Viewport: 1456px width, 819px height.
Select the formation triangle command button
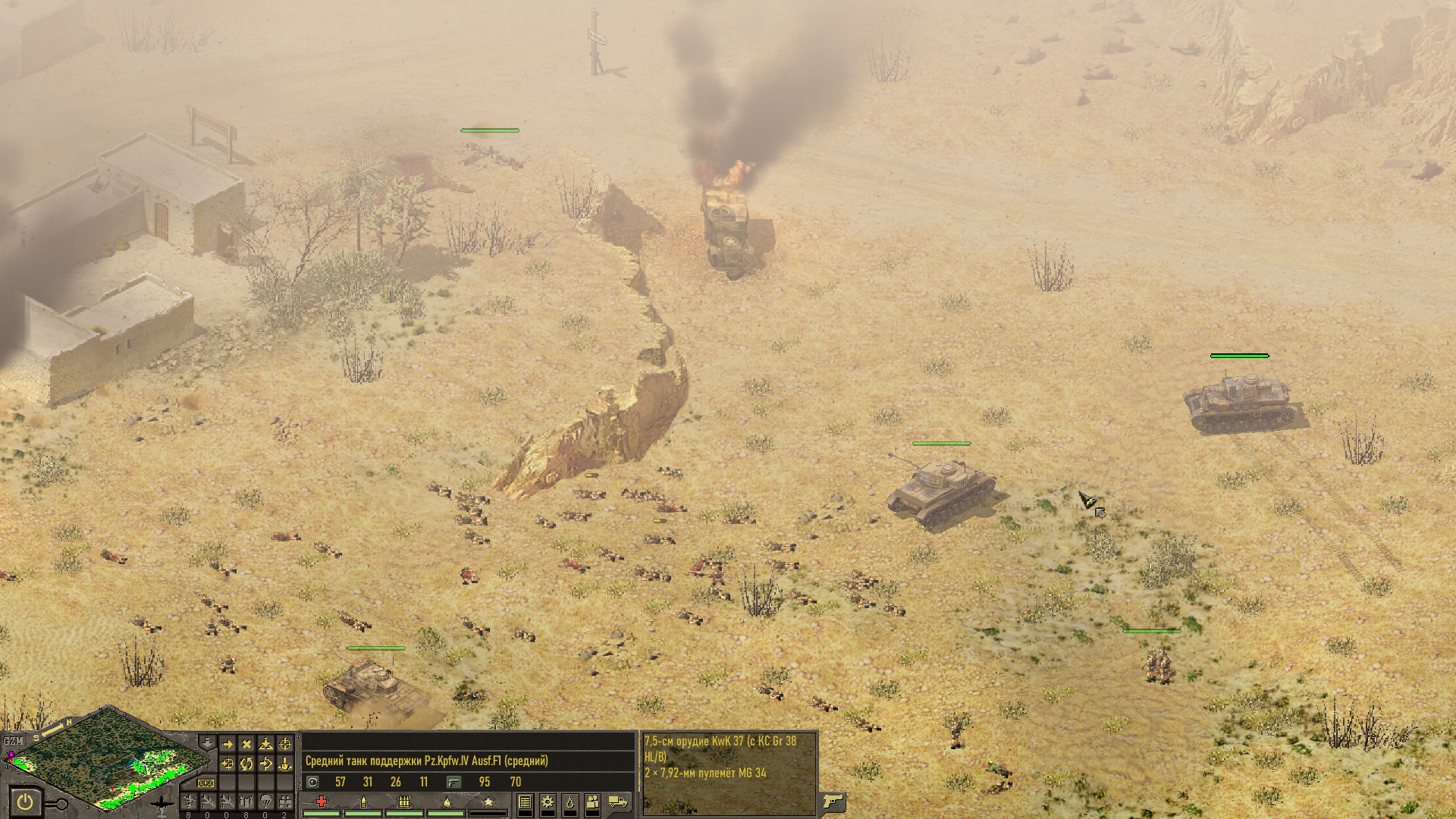(265, 745)
